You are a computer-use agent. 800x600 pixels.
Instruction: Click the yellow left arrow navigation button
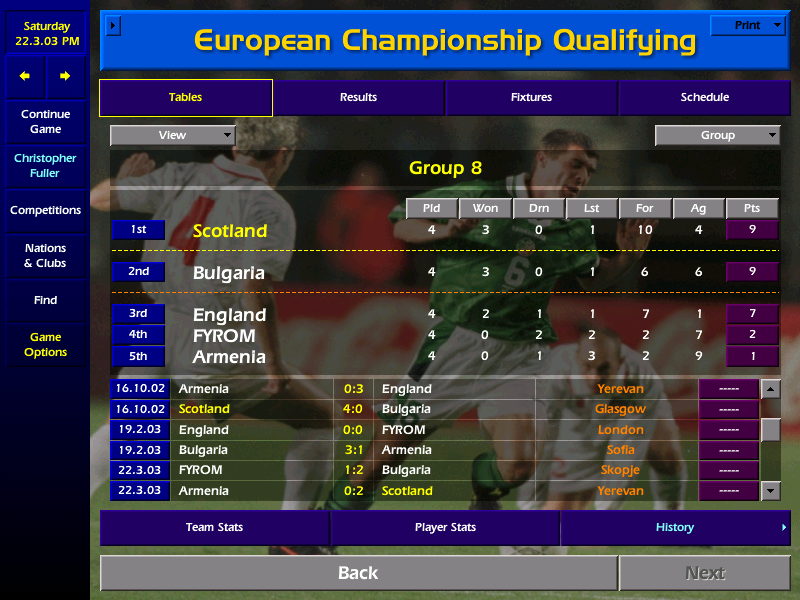(x=25, y=76)
